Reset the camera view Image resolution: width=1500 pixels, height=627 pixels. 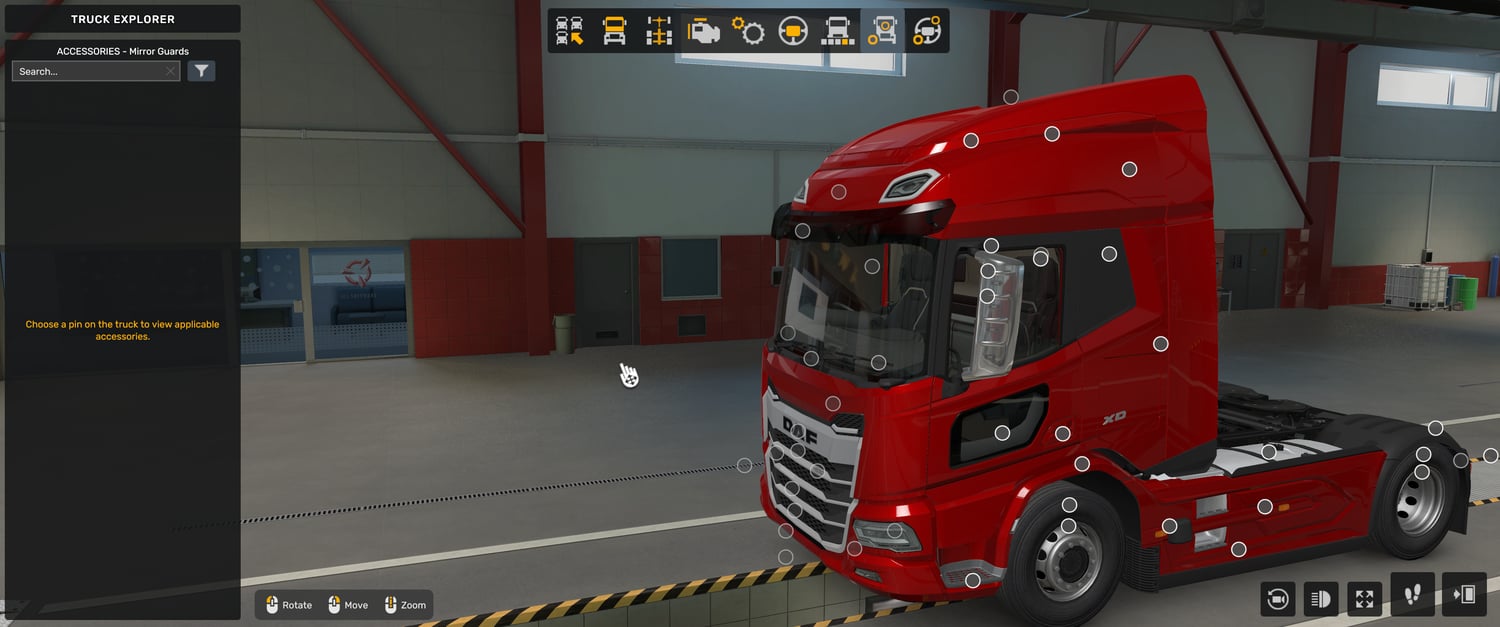click(x=1277, y=599)
